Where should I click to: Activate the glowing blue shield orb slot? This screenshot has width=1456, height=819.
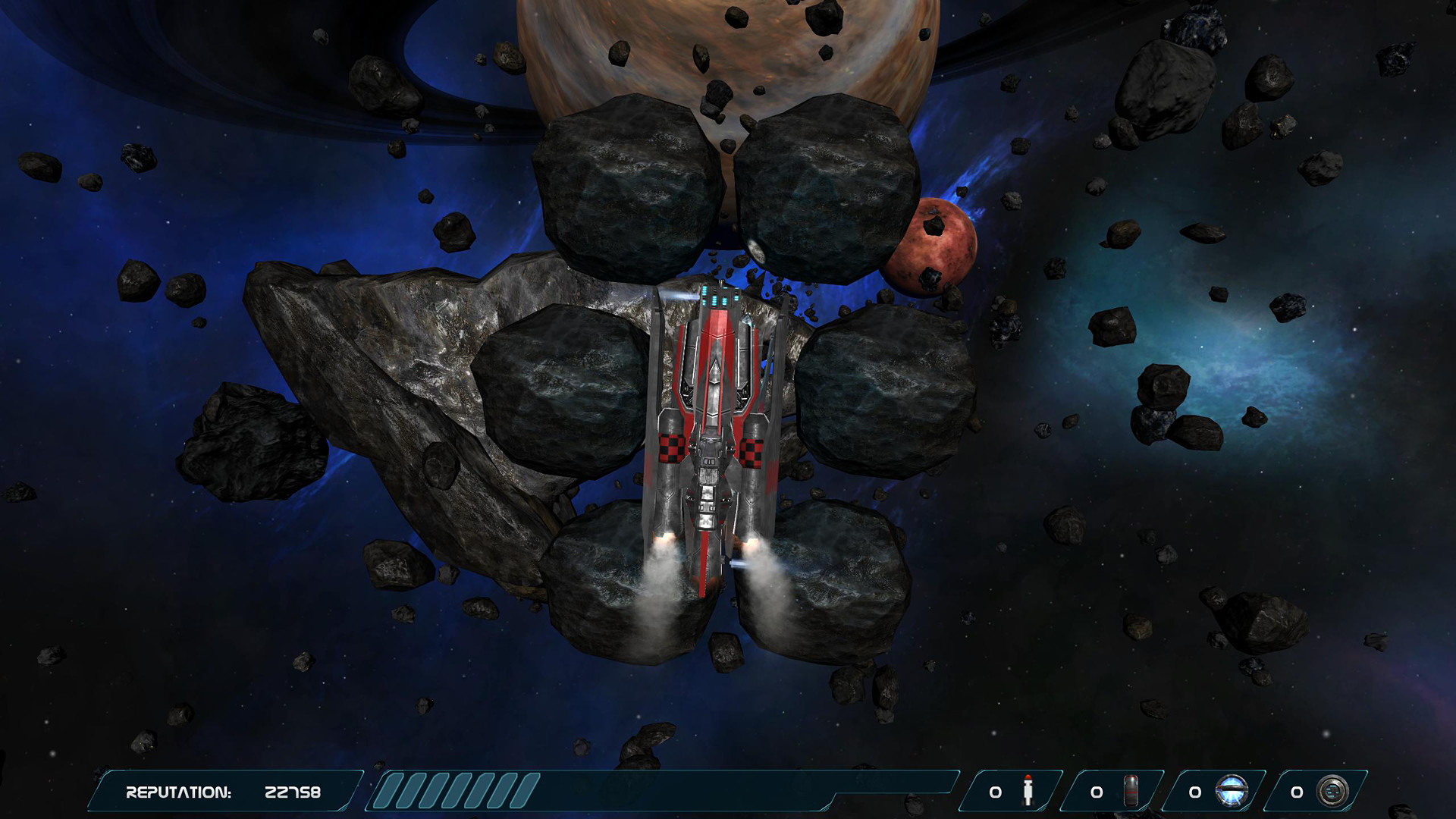click(x=1231, y=791)
